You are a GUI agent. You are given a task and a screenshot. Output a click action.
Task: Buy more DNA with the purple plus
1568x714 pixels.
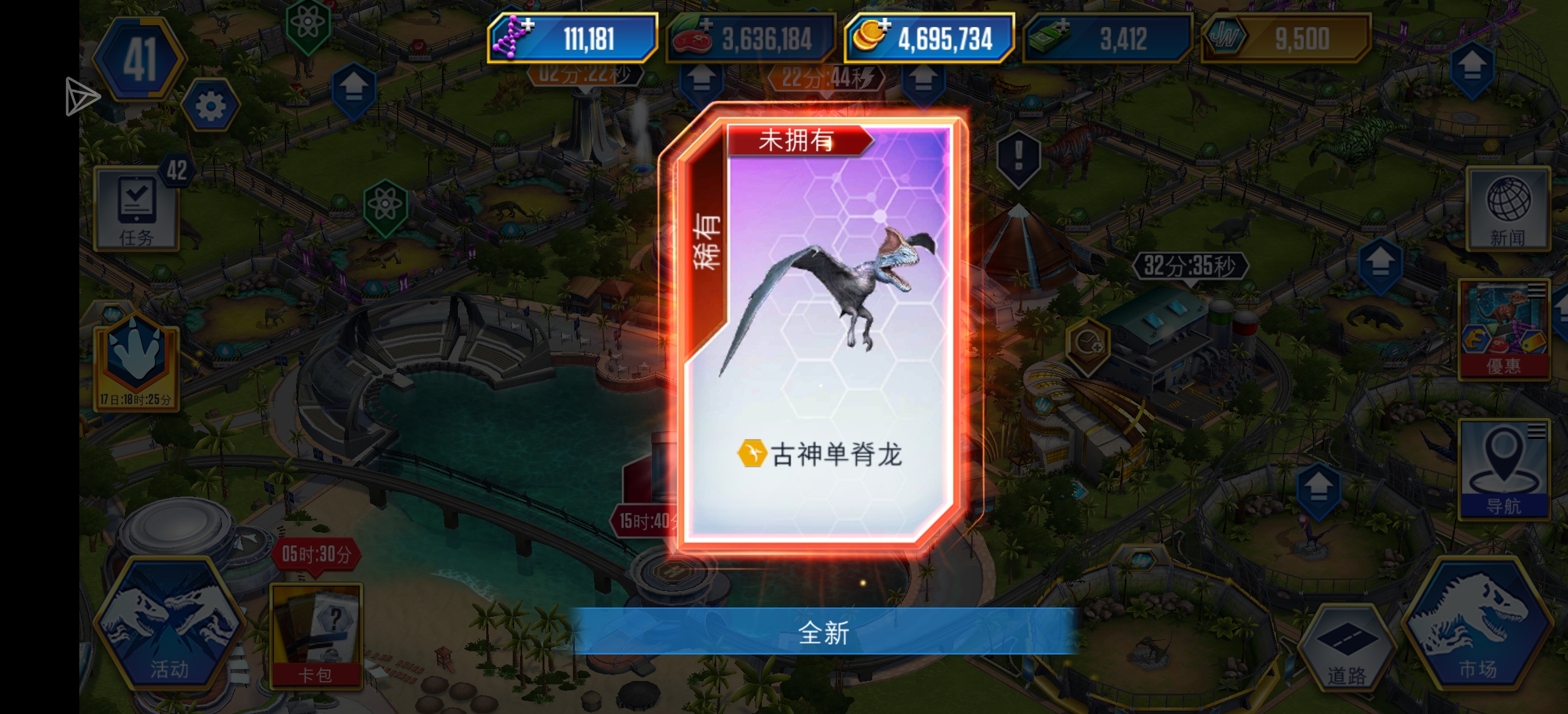pyautogui.click(x=529, y=25)
